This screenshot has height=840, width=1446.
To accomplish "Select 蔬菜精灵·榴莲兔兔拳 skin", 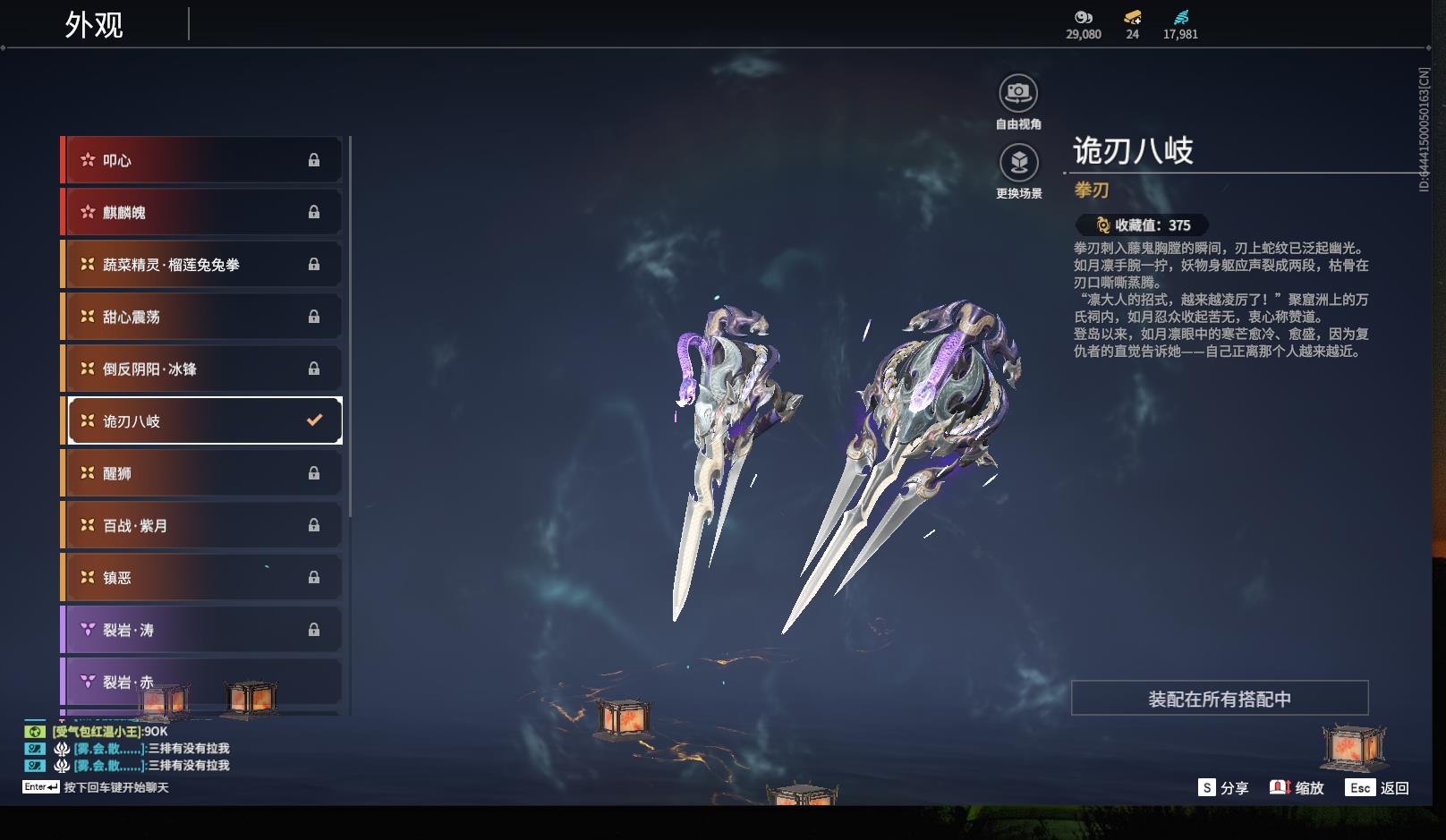I will pyautogui.click(x=201, y=265).
